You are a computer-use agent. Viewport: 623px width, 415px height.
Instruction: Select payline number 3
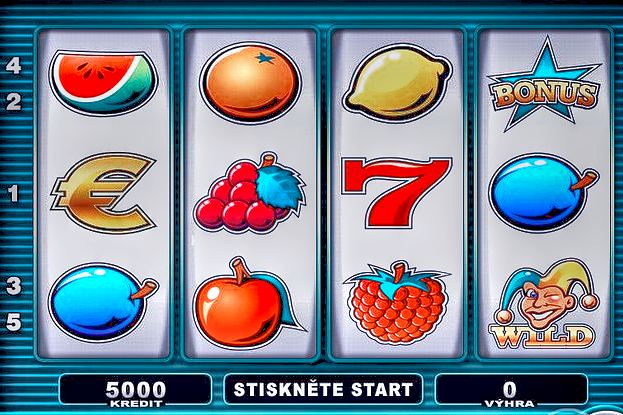[x=14, y=286]
